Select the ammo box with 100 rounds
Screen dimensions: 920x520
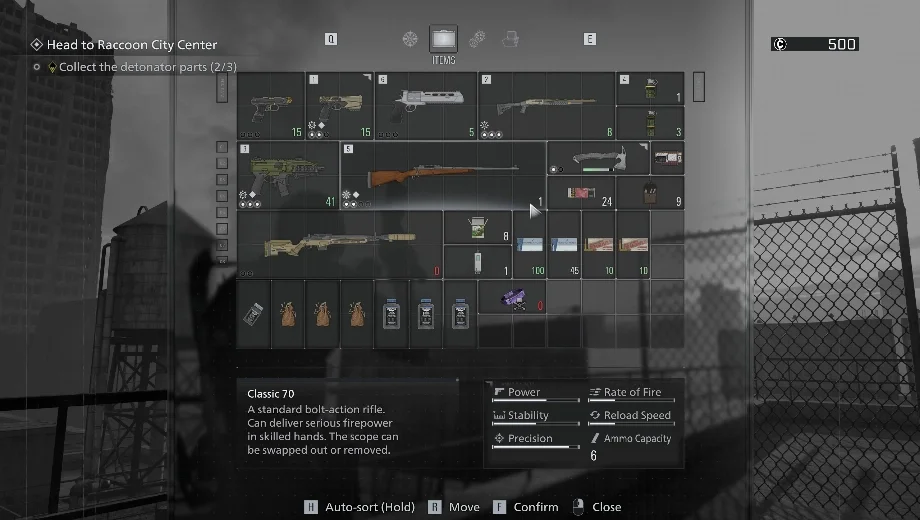(x=528, y=245)
